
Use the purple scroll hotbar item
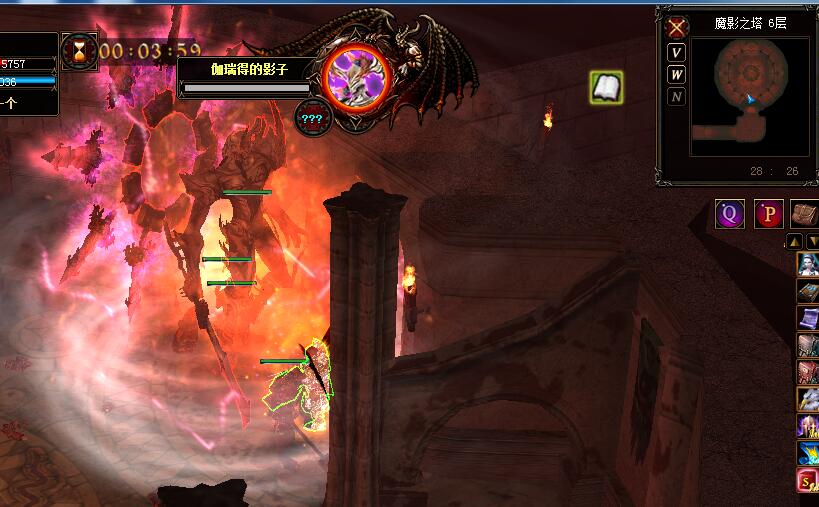point(807,318)
